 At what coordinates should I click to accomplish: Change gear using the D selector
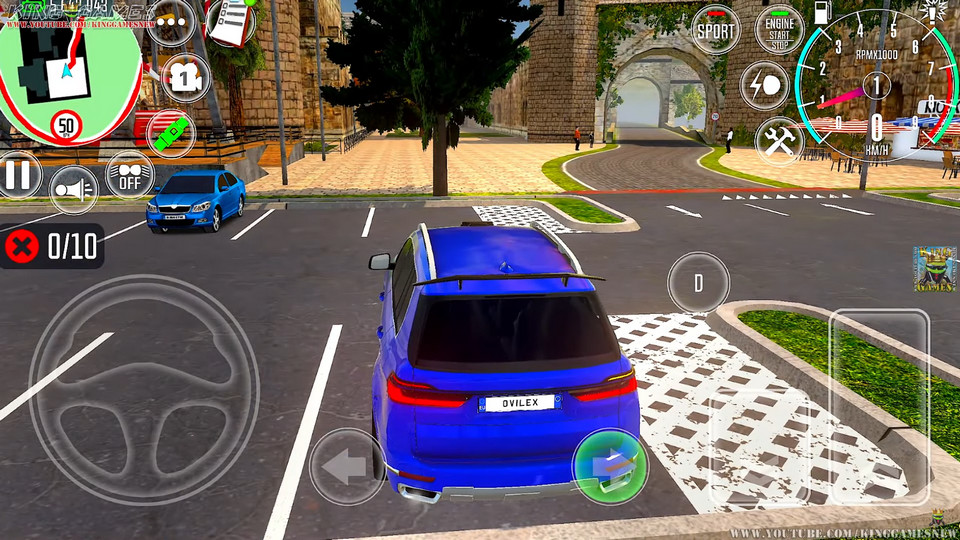pyautogui.click(x=698, y=283)
